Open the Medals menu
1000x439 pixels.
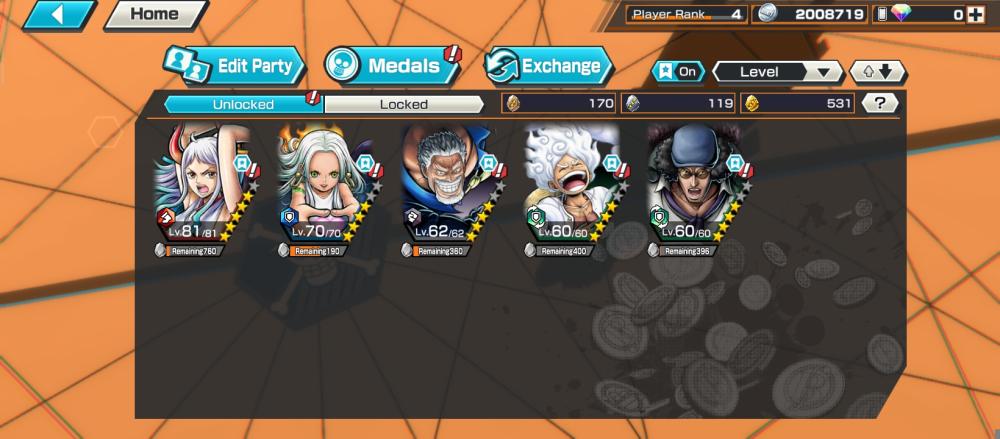[390, 67]
